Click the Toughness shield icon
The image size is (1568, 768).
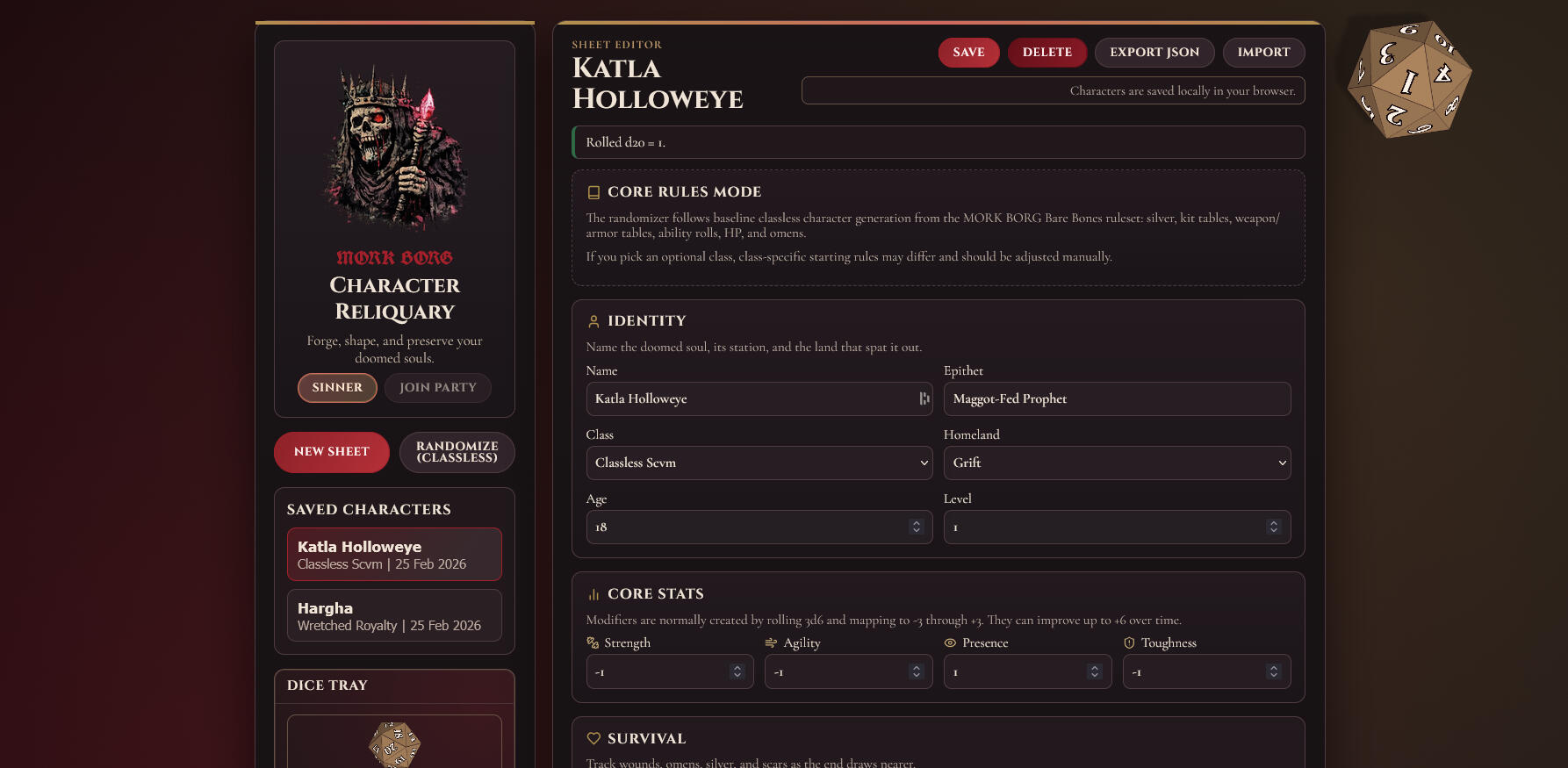(1128, 642)
